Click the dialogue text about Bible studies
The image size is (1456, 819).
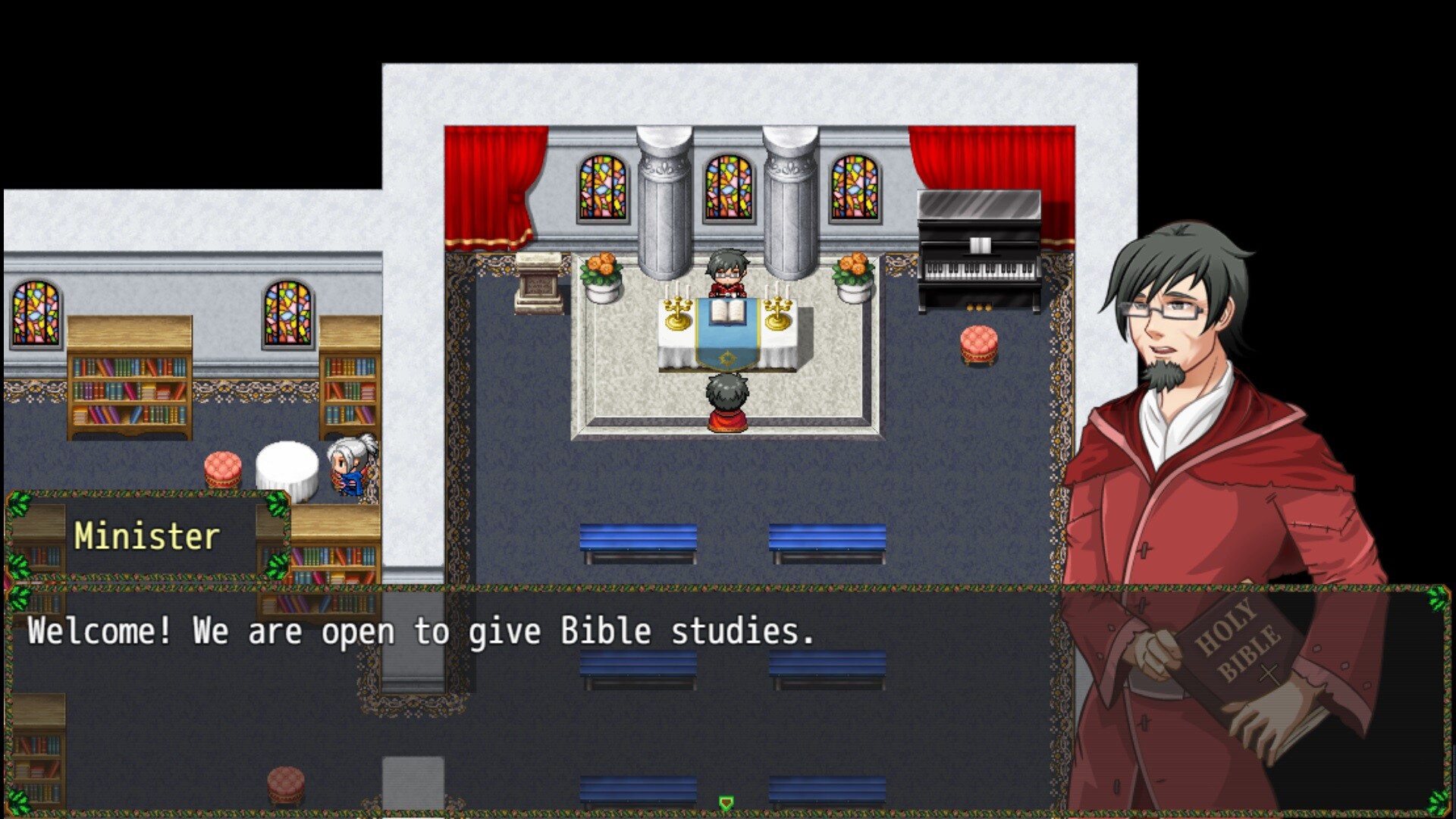coord(422,632)
